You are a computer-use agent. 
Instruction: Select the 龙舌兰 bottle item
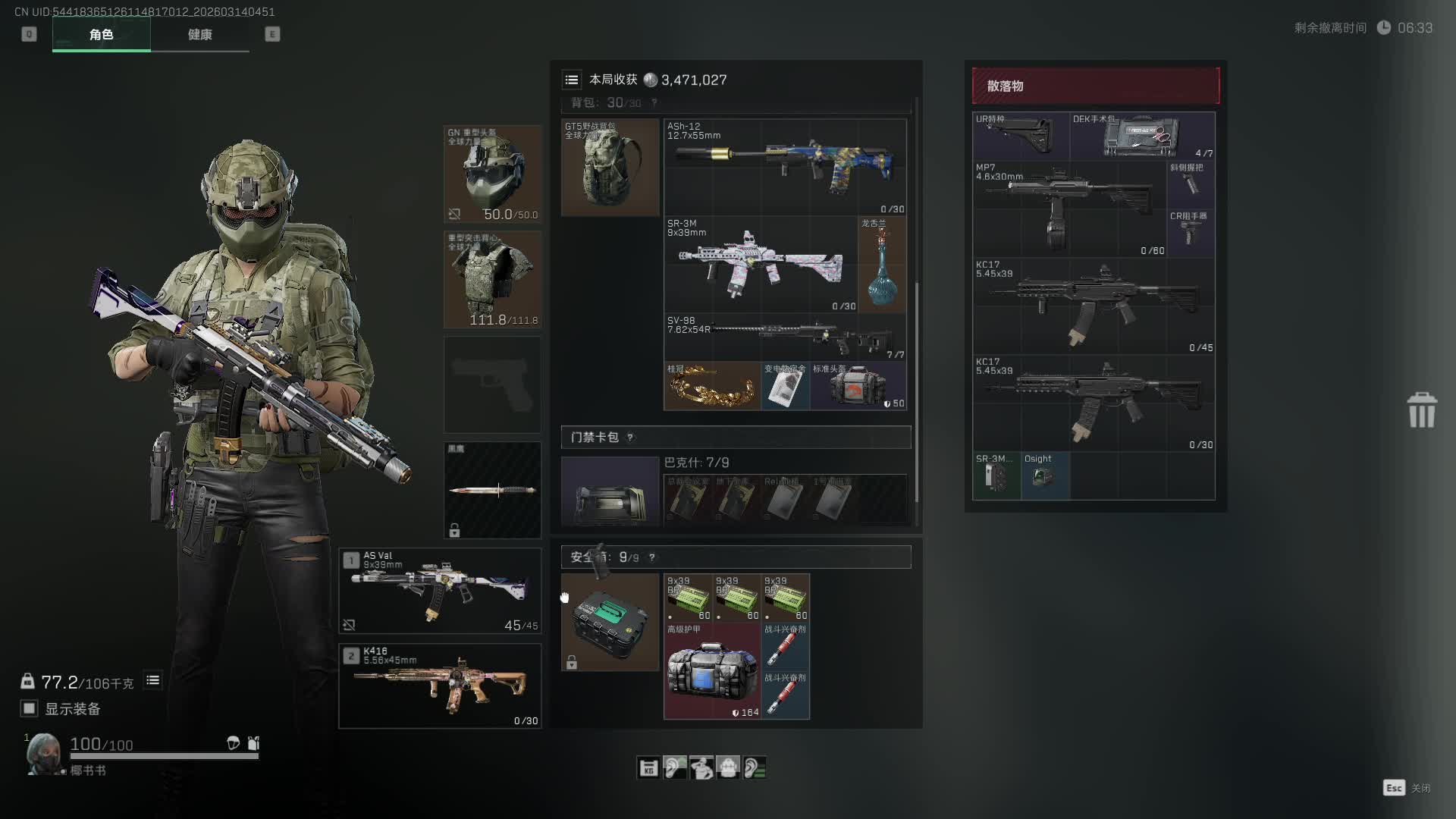(x=881, y=265)
